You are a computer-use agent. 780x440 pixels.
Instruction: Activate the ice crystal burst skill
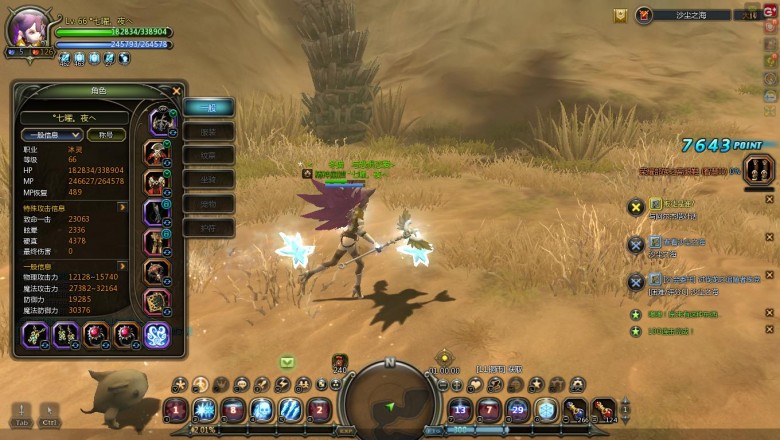[x=205, y=410]
